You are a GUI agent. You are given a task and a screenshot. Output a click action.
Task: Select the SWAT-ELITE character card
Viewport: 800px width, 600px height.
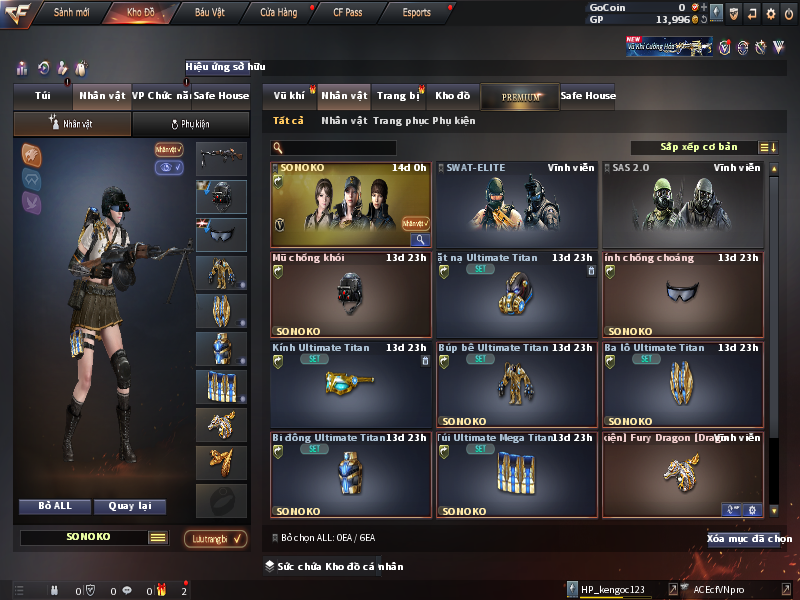[x=516, y=204]
